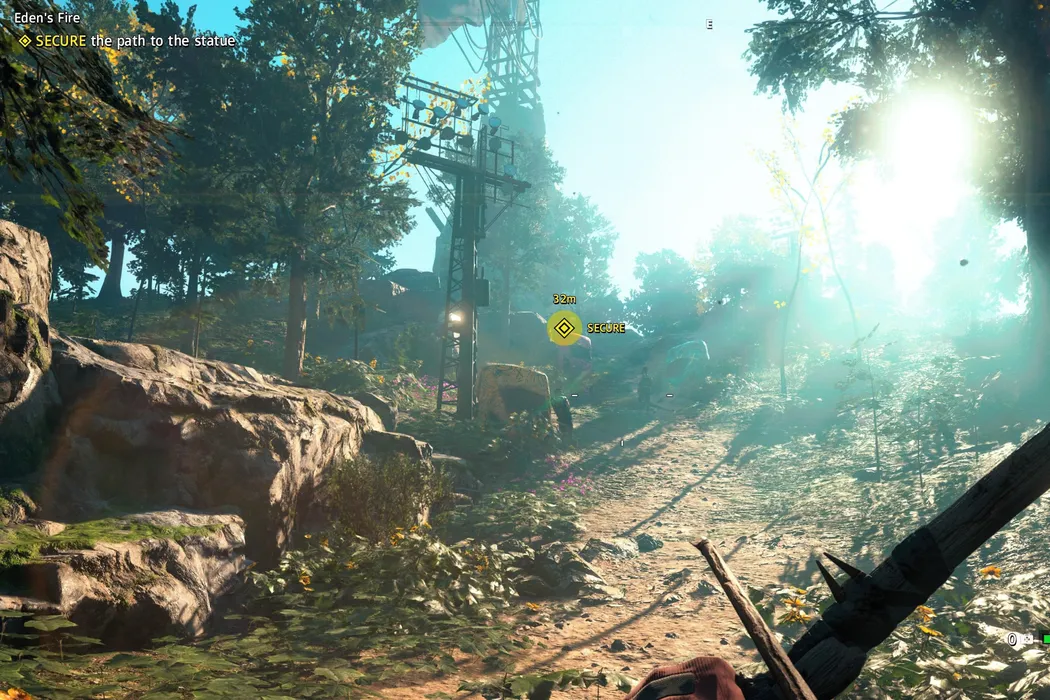Click the medkit icon beside the zero count
This screenshot has width=1050, height=700.
pyautogui.click(x=1027, y=639)
